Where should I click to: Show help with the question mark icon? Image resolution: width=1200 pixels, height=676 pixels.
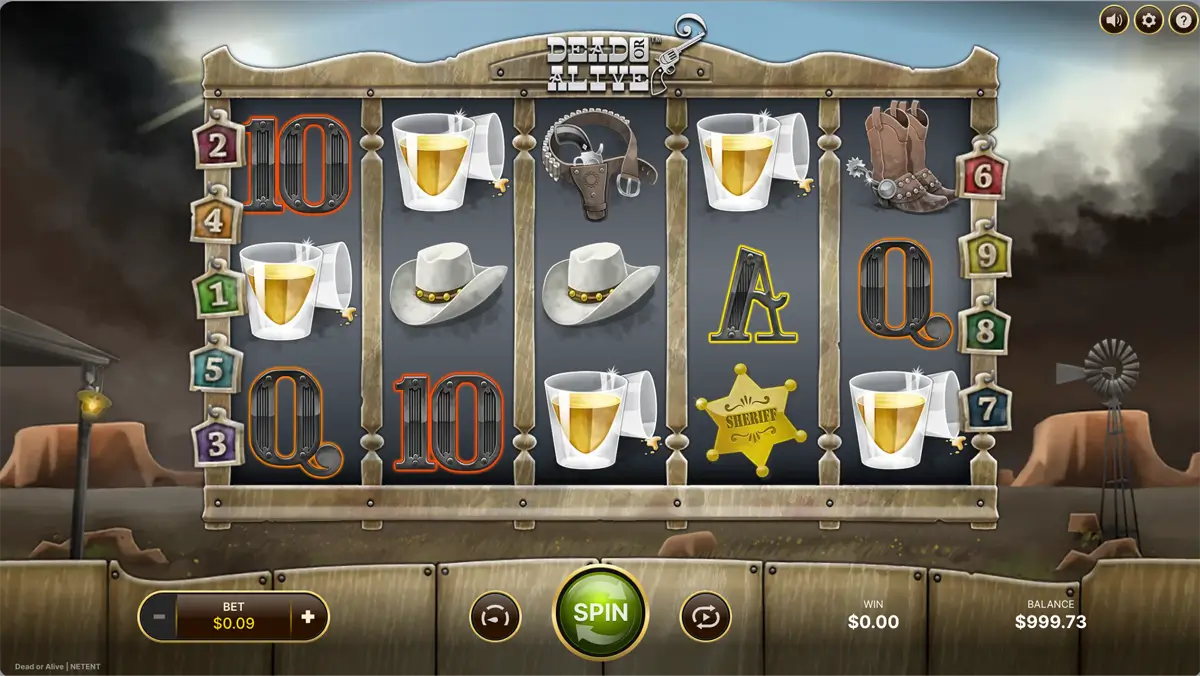1181,19
